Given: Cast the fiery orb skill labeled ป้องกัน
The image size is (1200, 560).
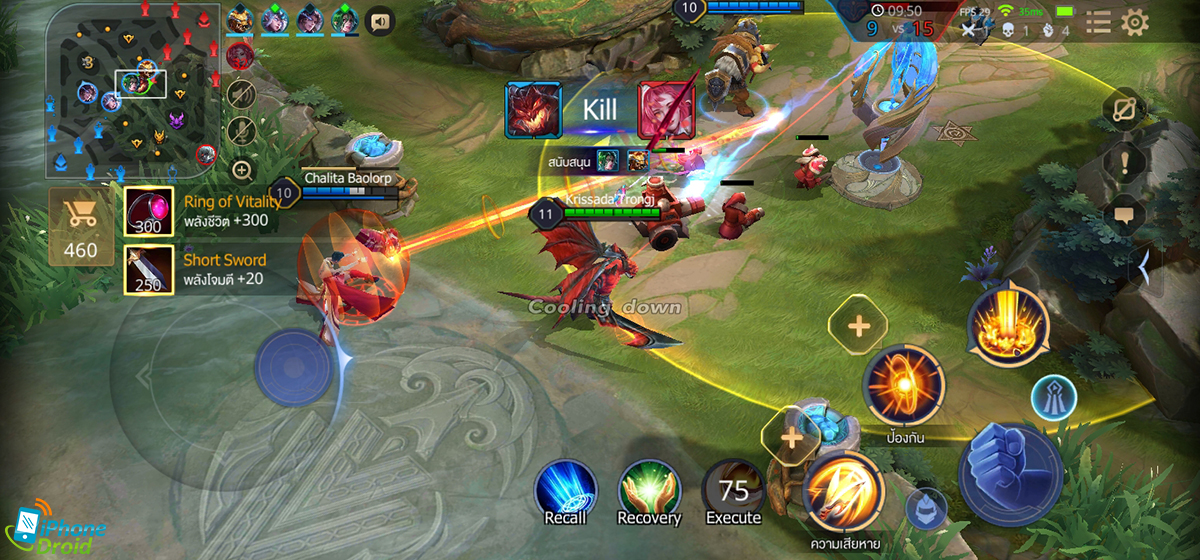Looking at the screenshot, I should pyautogui.click(x=904, y=385).
